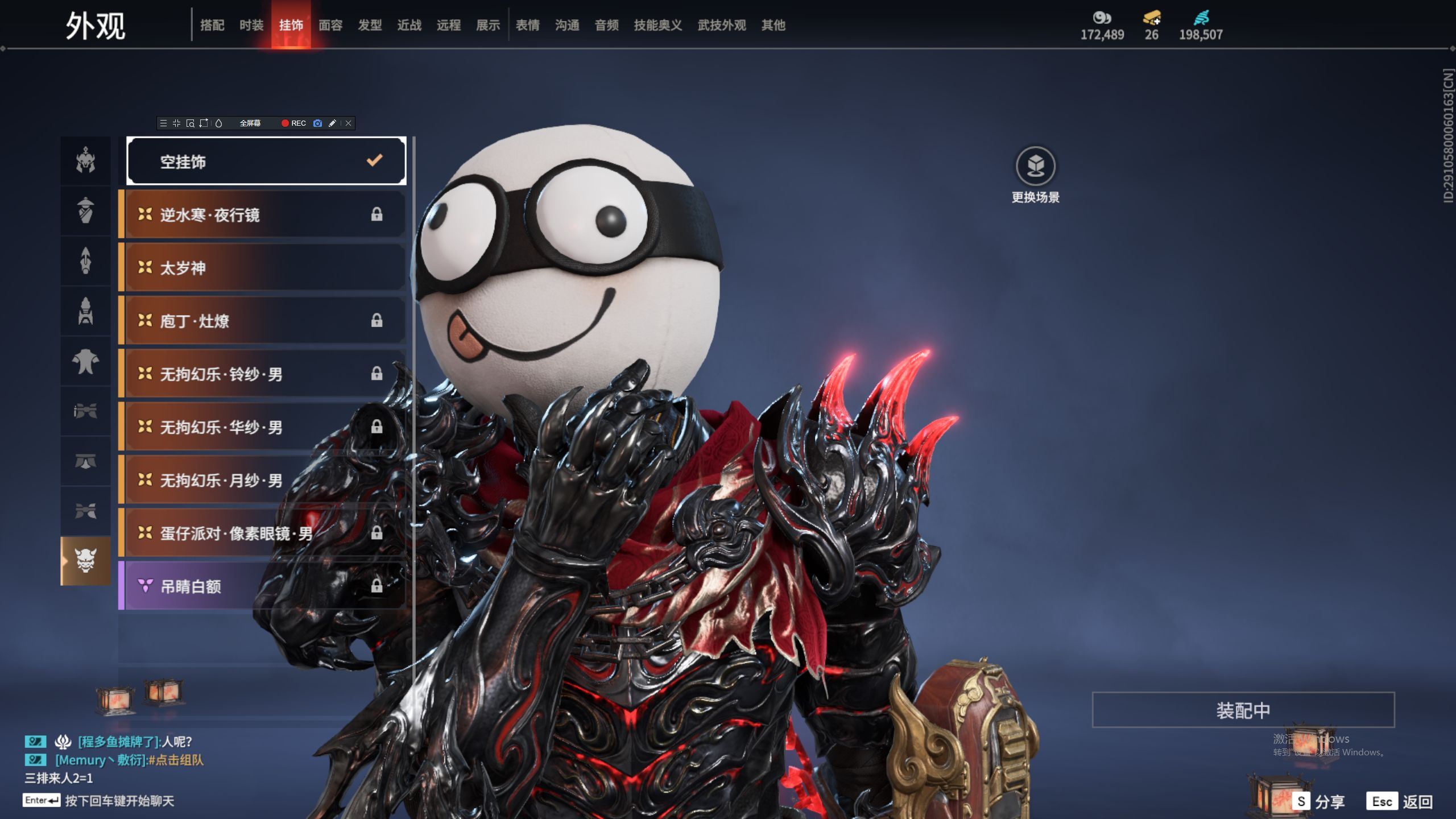Switch to the 搭配 tab

212,25
